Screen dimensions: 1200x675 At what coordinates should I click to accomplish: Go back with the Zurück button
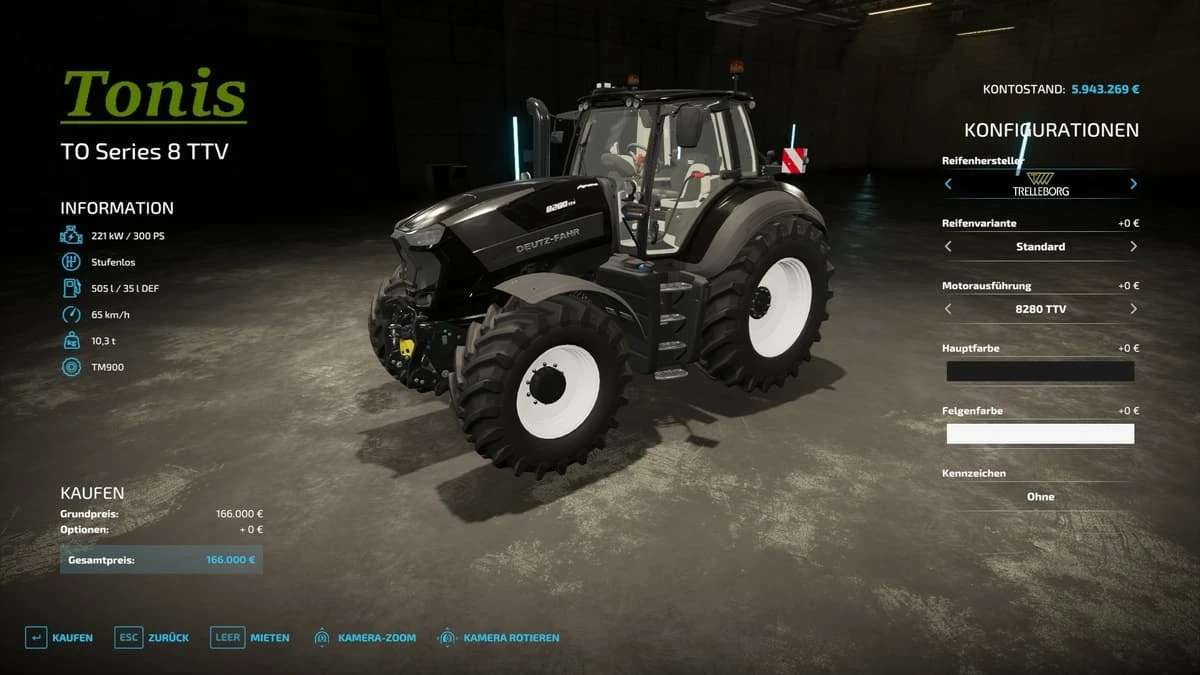tap(152, 637)
